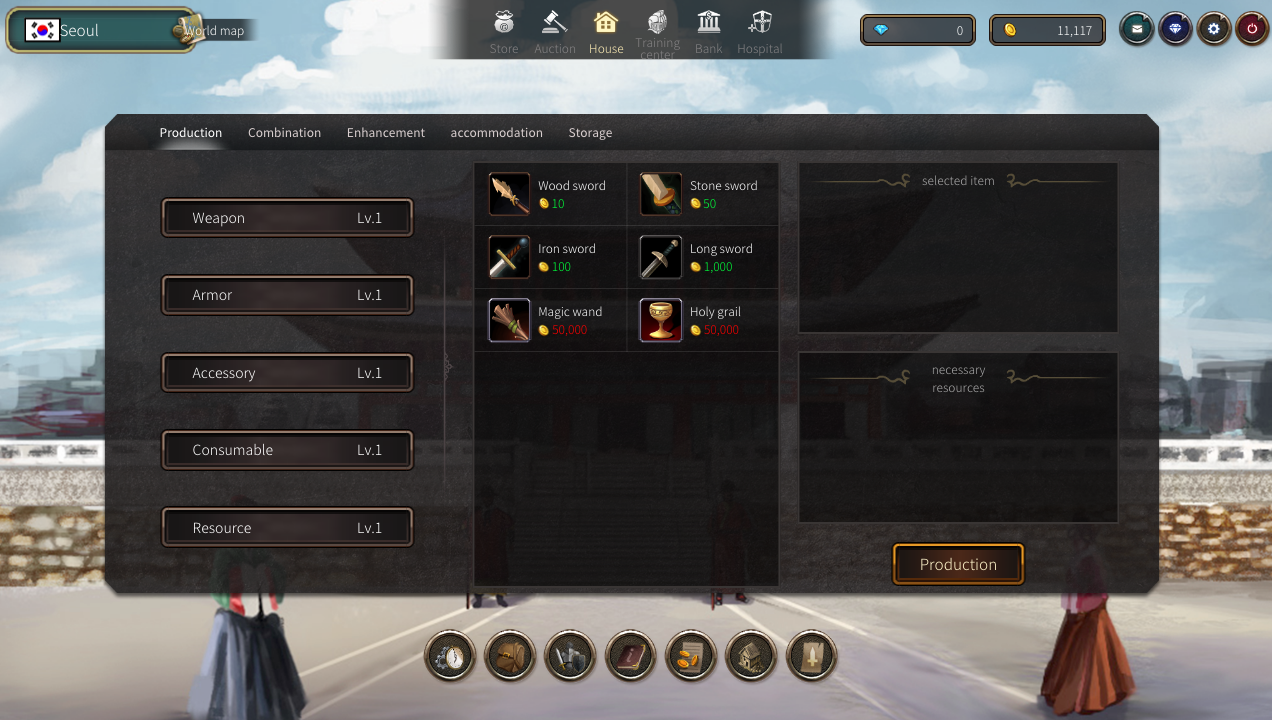Click the red power button
Image resolution: width=1272 pixels, height=720 pixels.
click(1252, 30)
